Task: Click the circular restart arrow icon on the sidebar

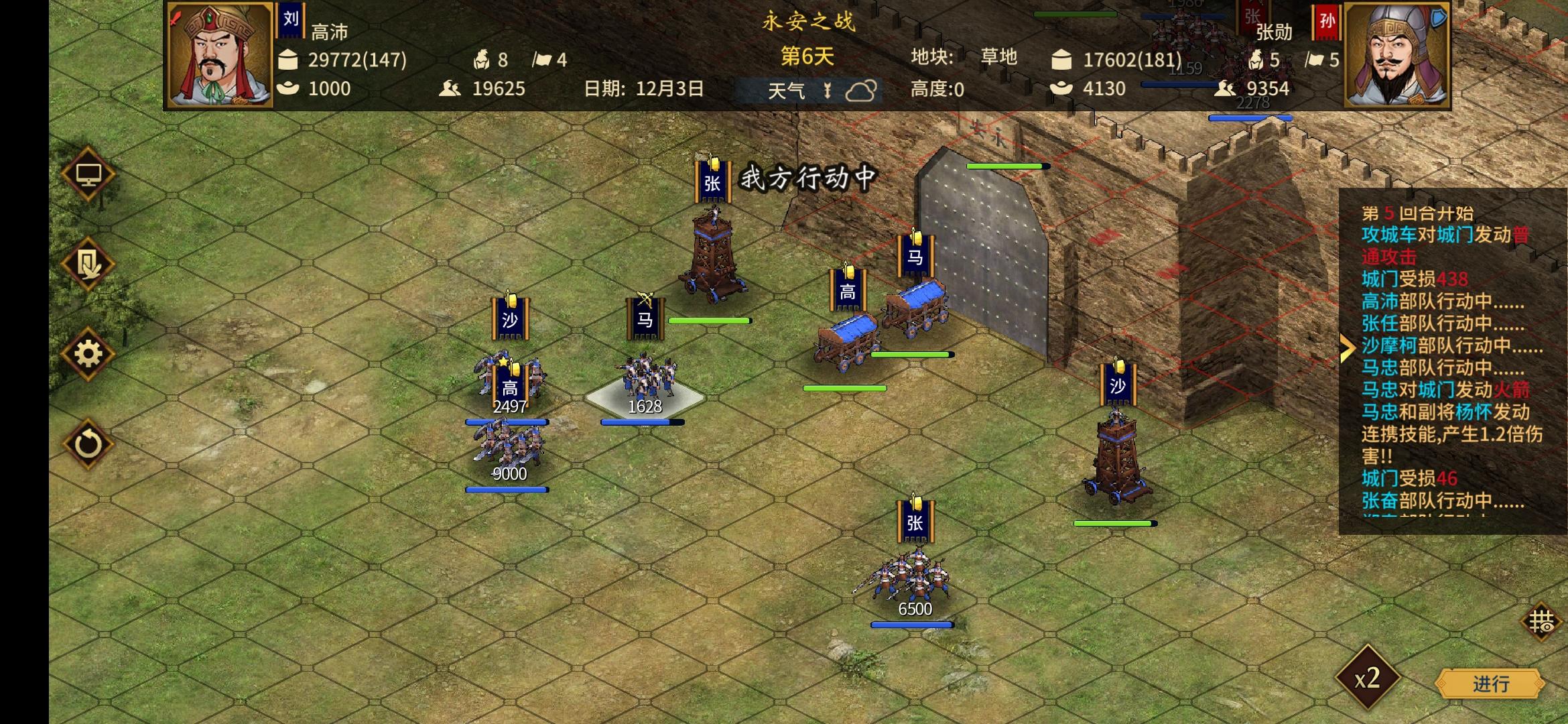Action: 88,444
